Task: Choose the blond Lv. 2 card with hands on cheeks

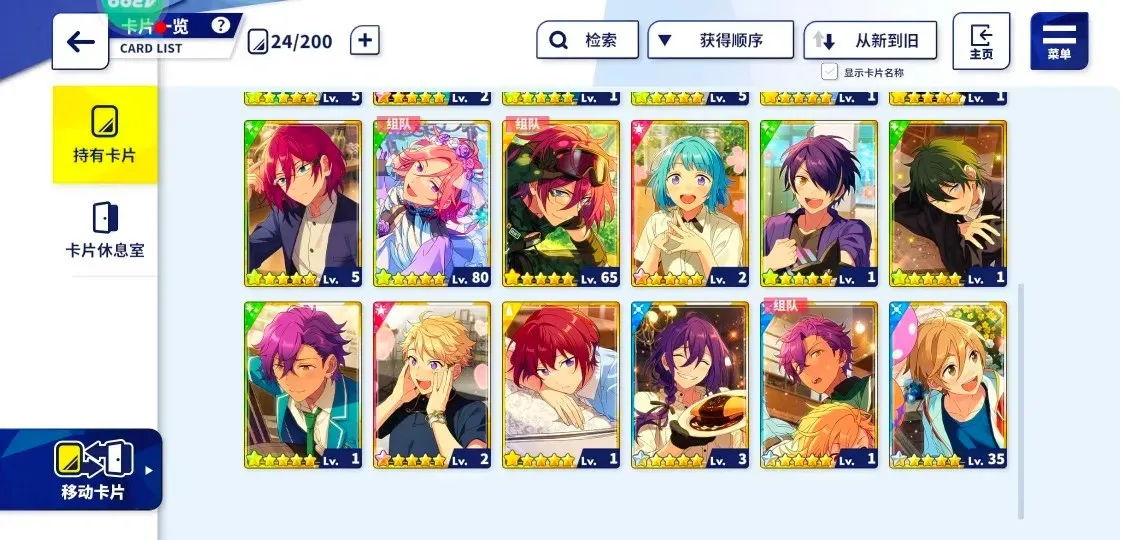Action: [432, 385]
